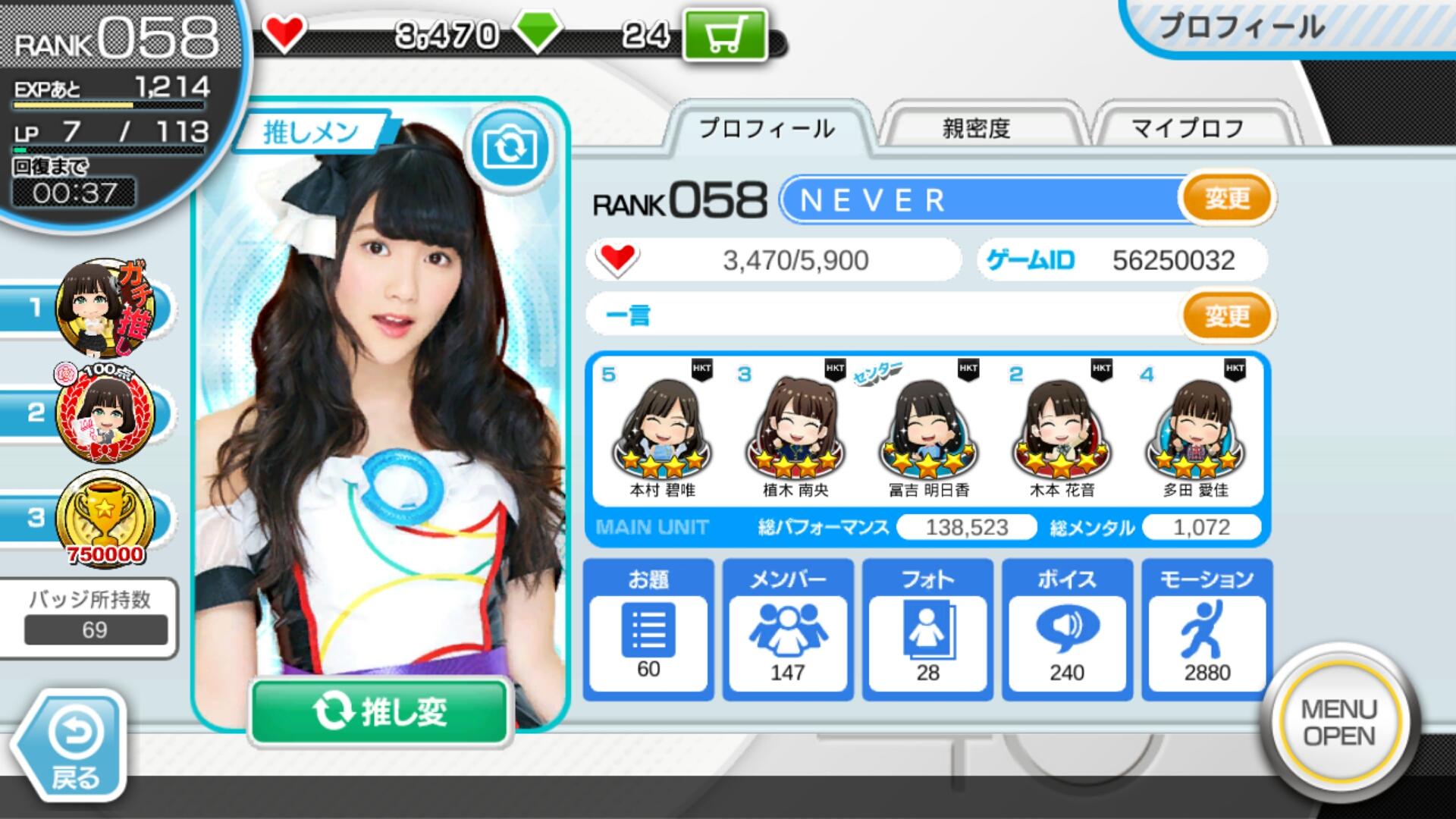Switch to the マイプロフ tab

click(x=1188, y=129)
